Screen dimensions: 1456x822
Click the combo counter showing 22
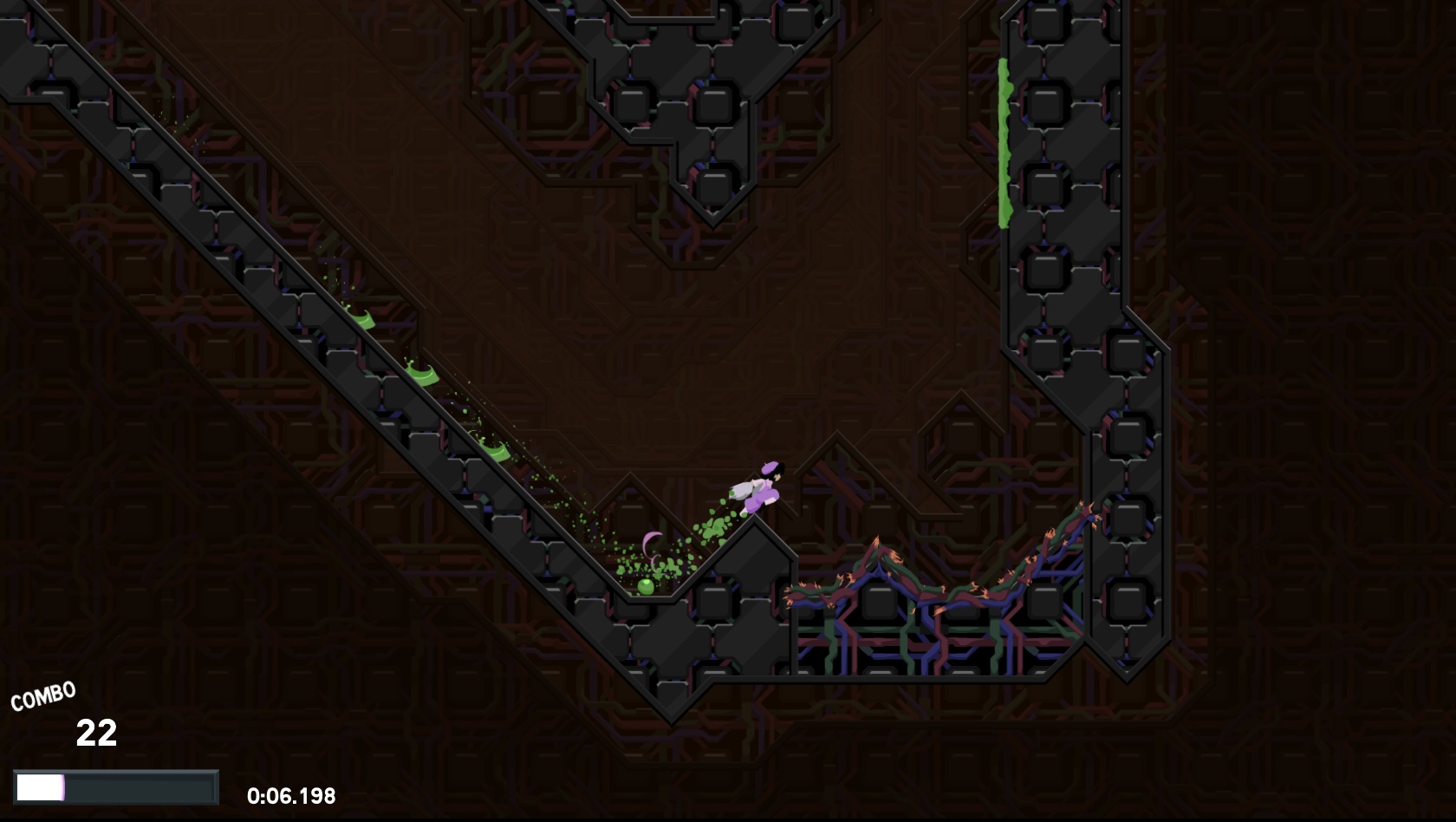pyautogui.click(x=98, y=735)
